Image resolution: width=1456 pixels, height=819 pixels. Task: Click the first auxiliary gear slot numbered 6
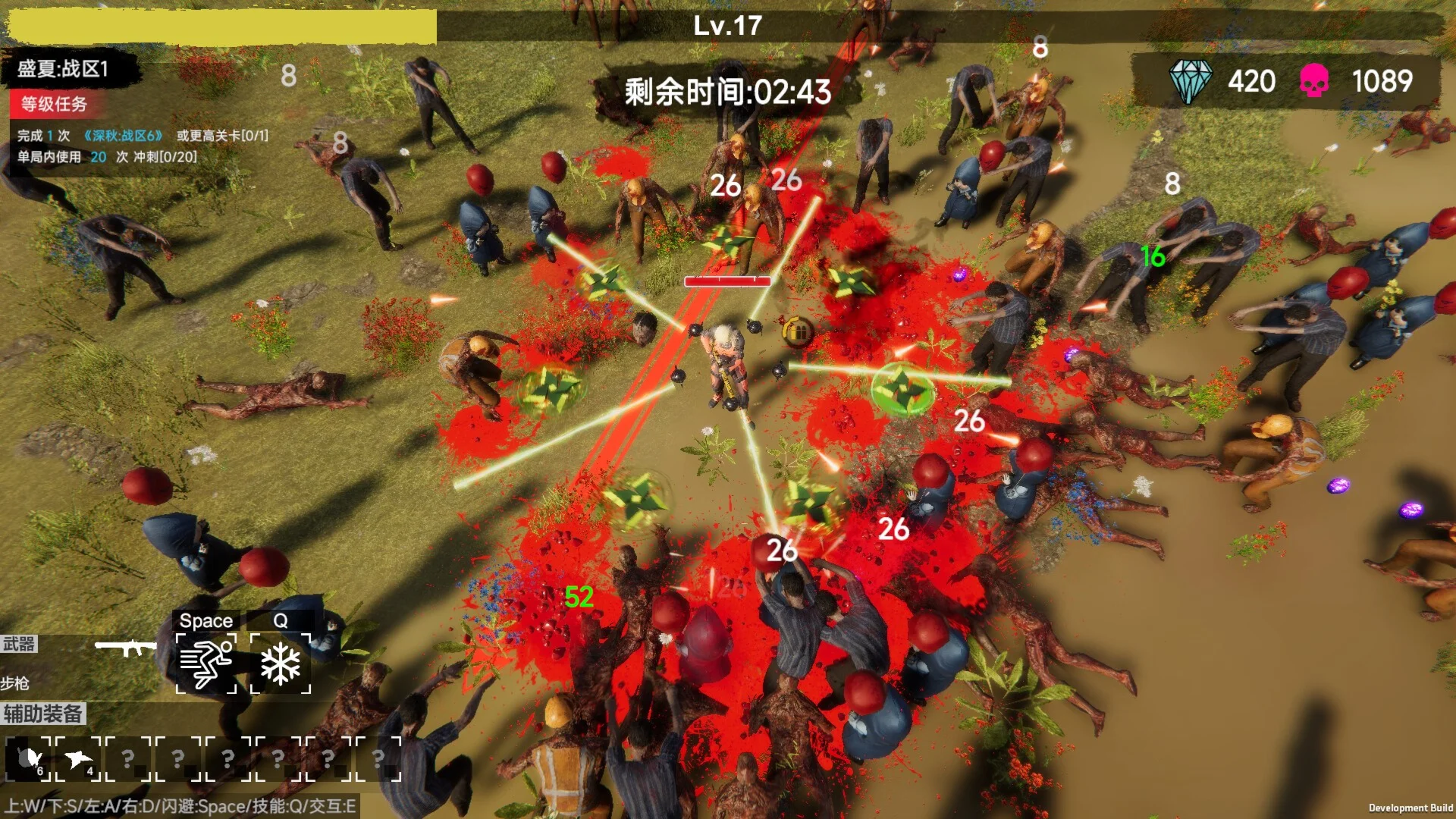pyautogui.click(x=30, y=758)
